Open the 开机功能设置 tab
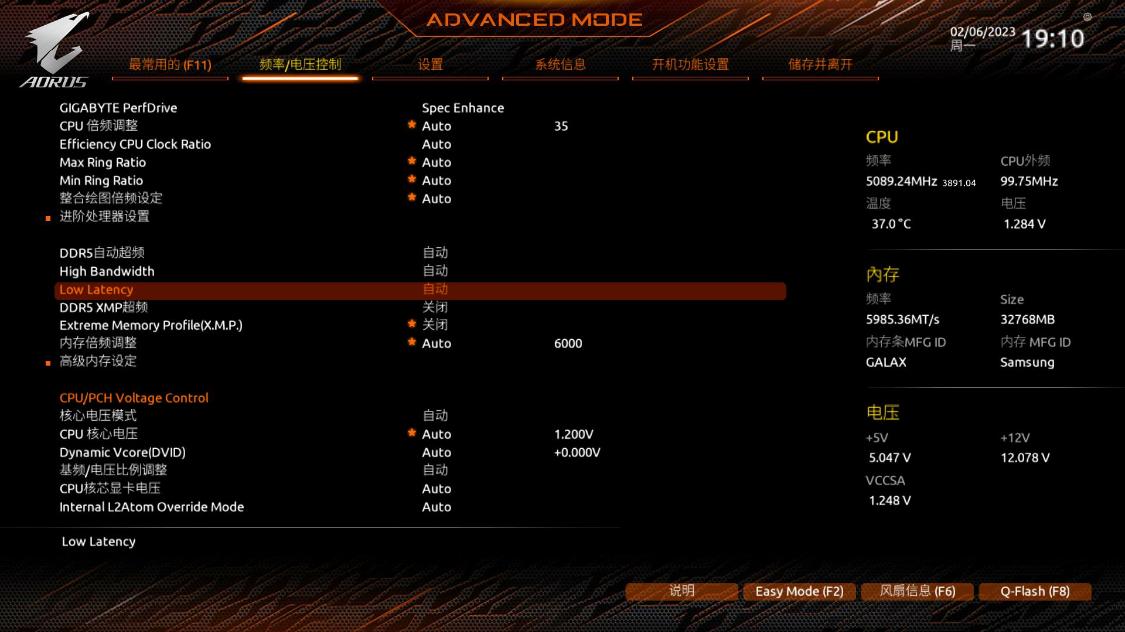The height and width of the screenshot is (632, 1125). (690, 65)
